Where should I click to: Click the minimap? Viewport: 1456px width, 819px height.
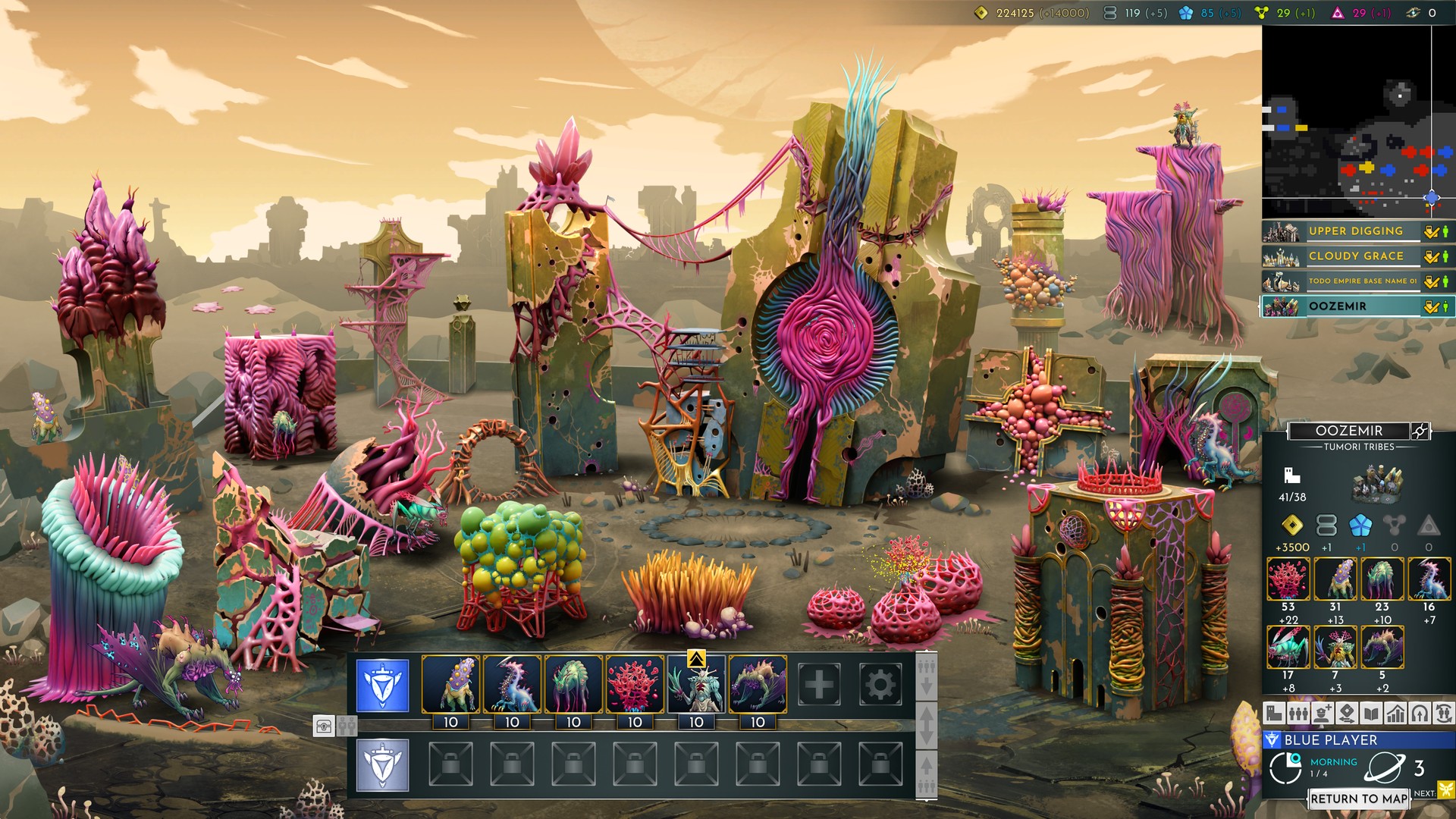pyautogui.click(x=1346, y=121)
